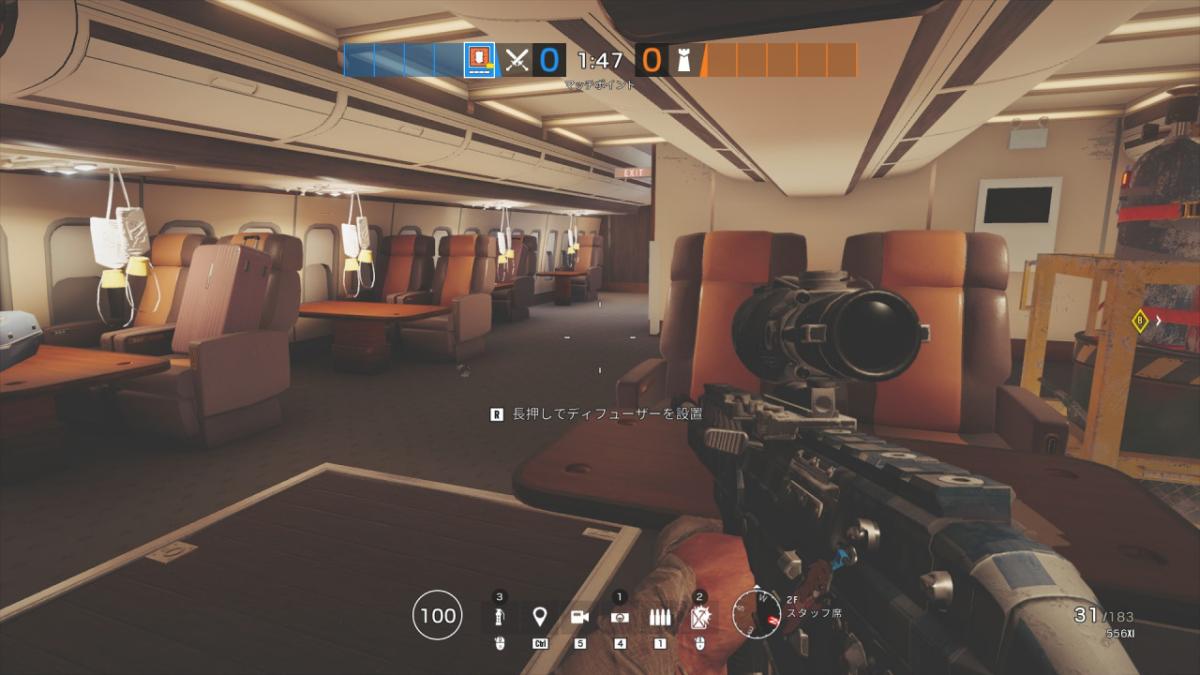Click the yellow diamond objective marker
This screenshot has width=1200, height=675.
(x=1138, y=321)
